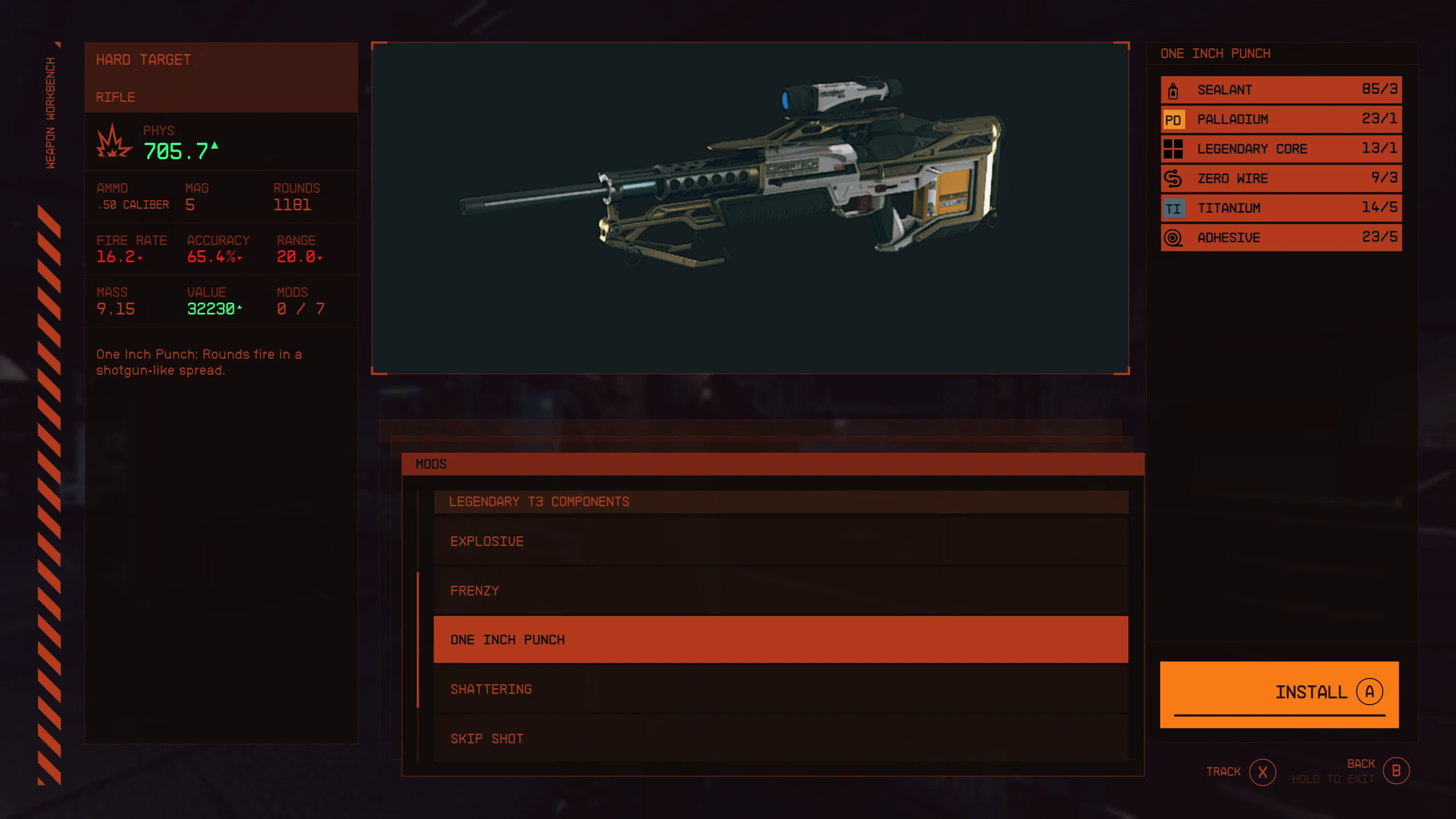
Task: Open the Legendary T3 Components category header
Action: 780,502
